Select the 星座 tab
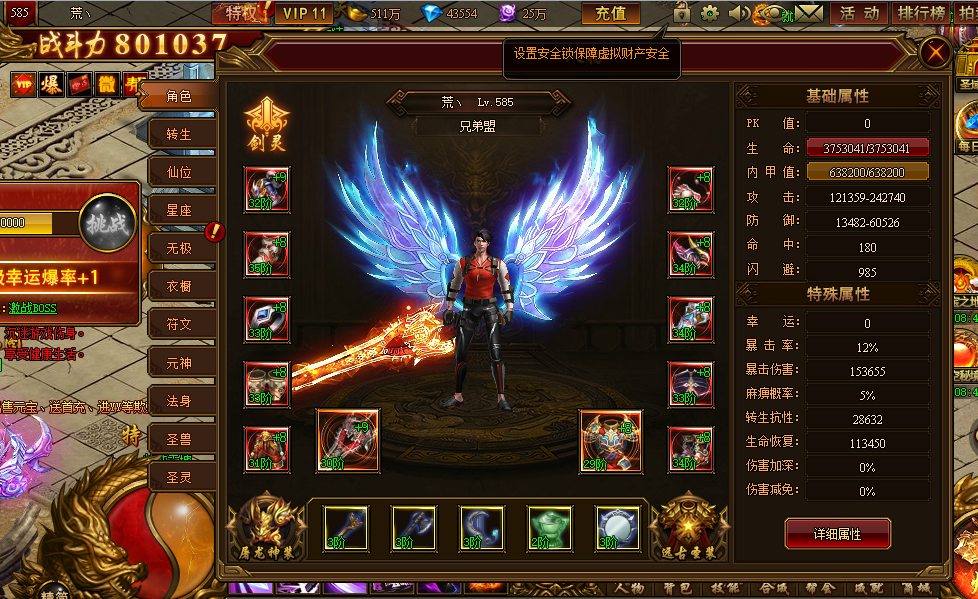The height and width of the screenshot is (599, 978). coord(179,210)
